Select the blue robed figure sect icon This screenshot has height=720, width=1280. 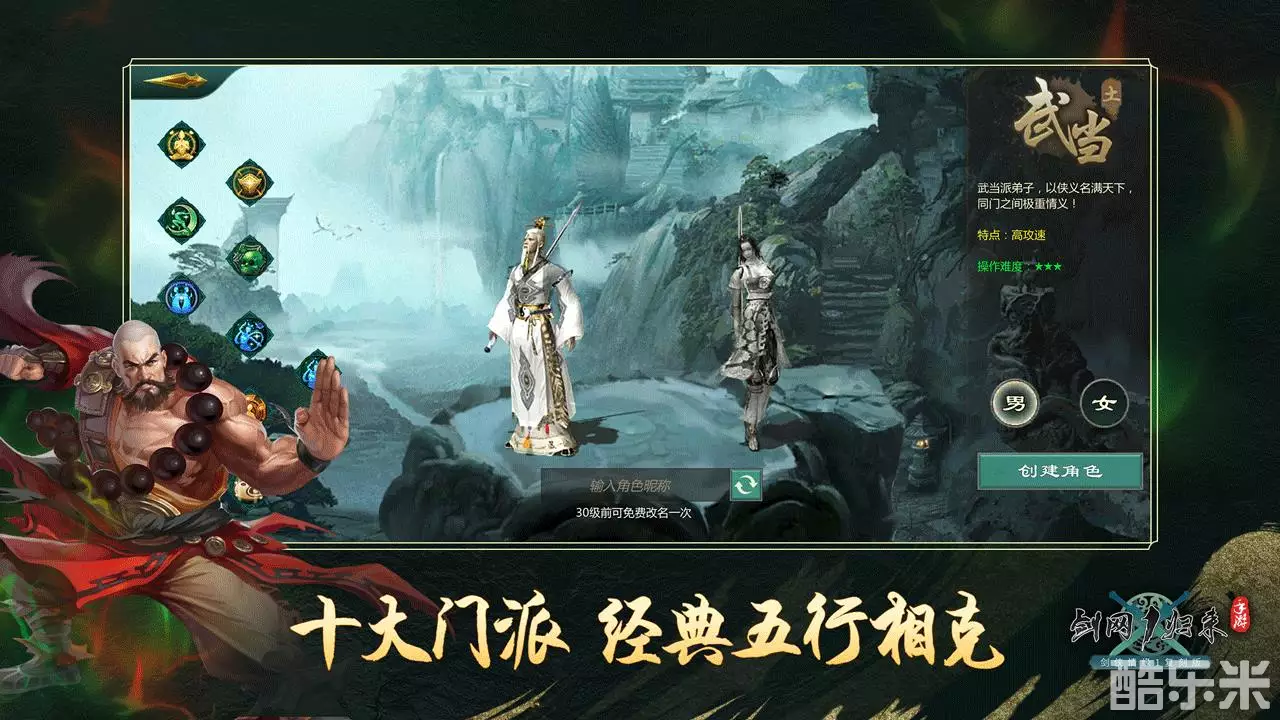(x=180, y=293)
